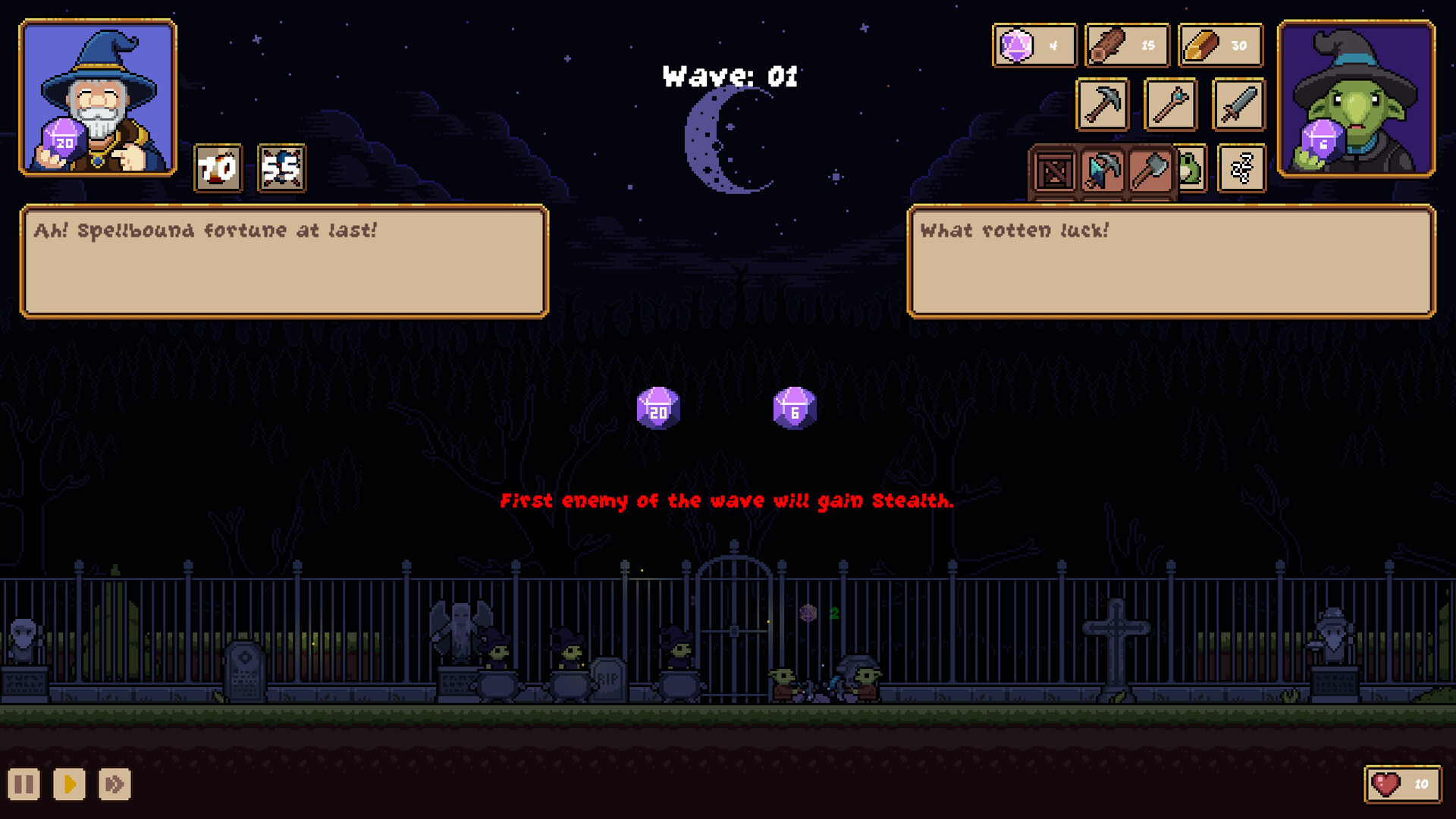Click the rolled d6 die
This screenshot has width=1456, height=819.
[794, 409]
